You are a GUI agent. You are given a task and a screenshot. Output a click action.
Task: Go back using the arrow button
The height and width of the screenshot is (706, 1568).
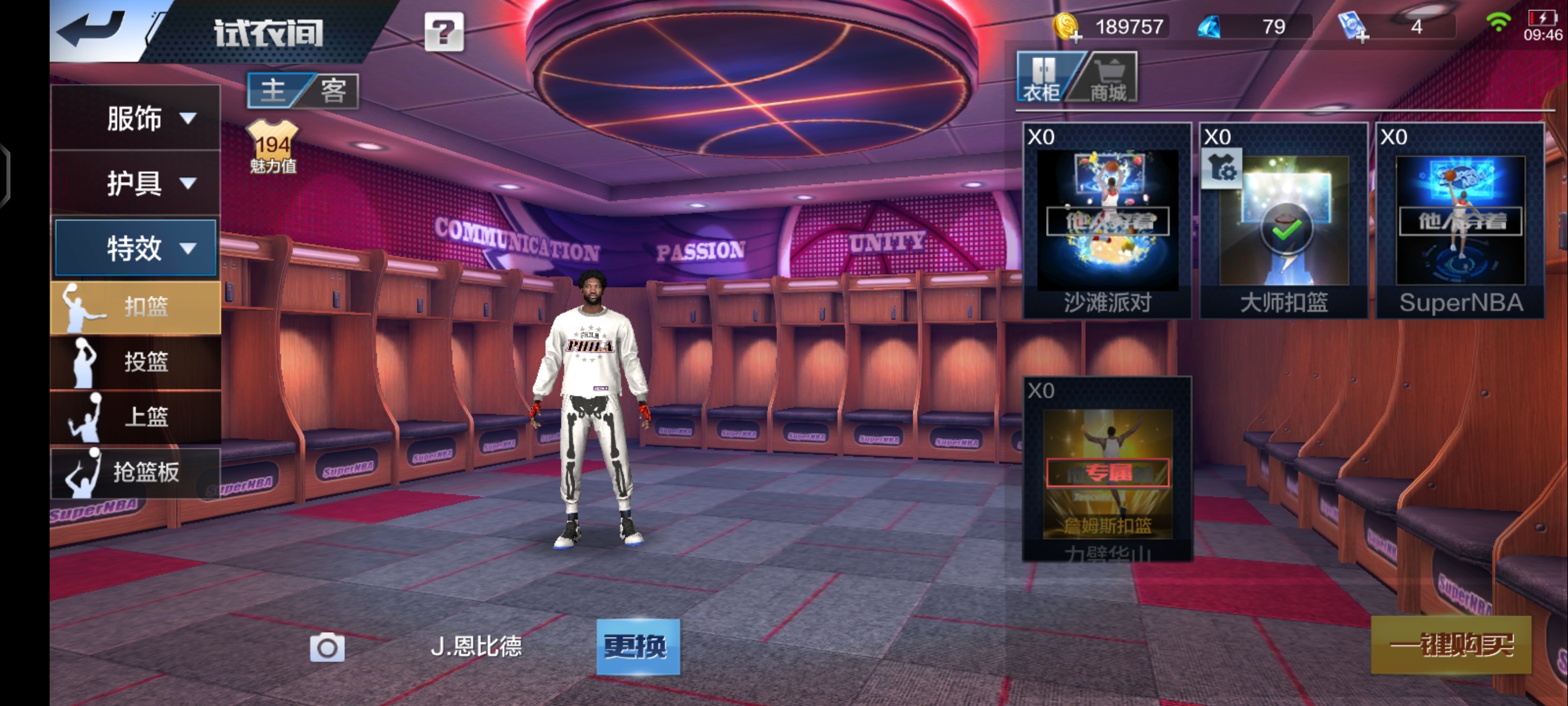click(91, 30)
